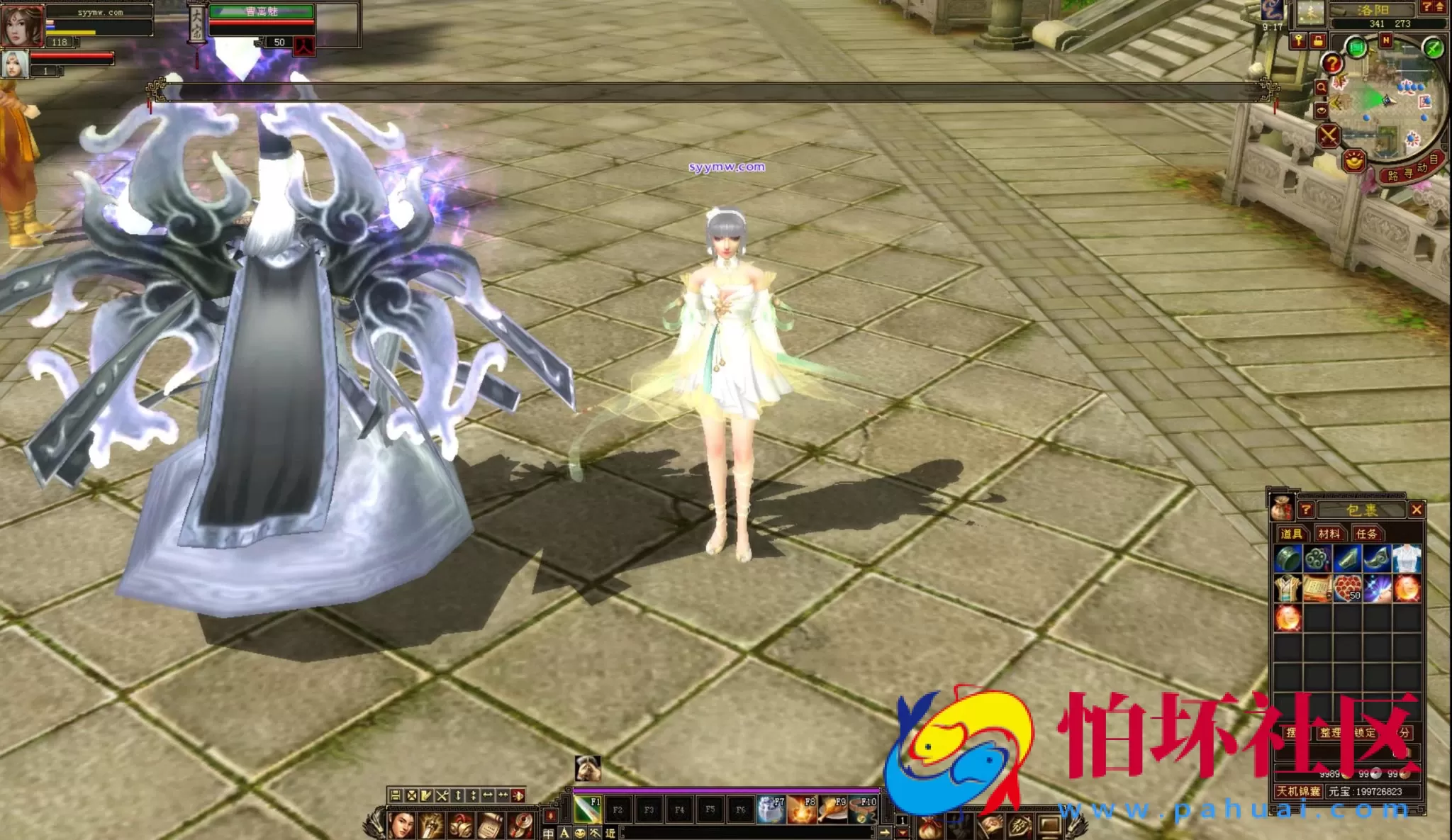The image size is (1452, 840).
Task: Open the red question mark help icon near minimap
Action: pos(1333,63)
